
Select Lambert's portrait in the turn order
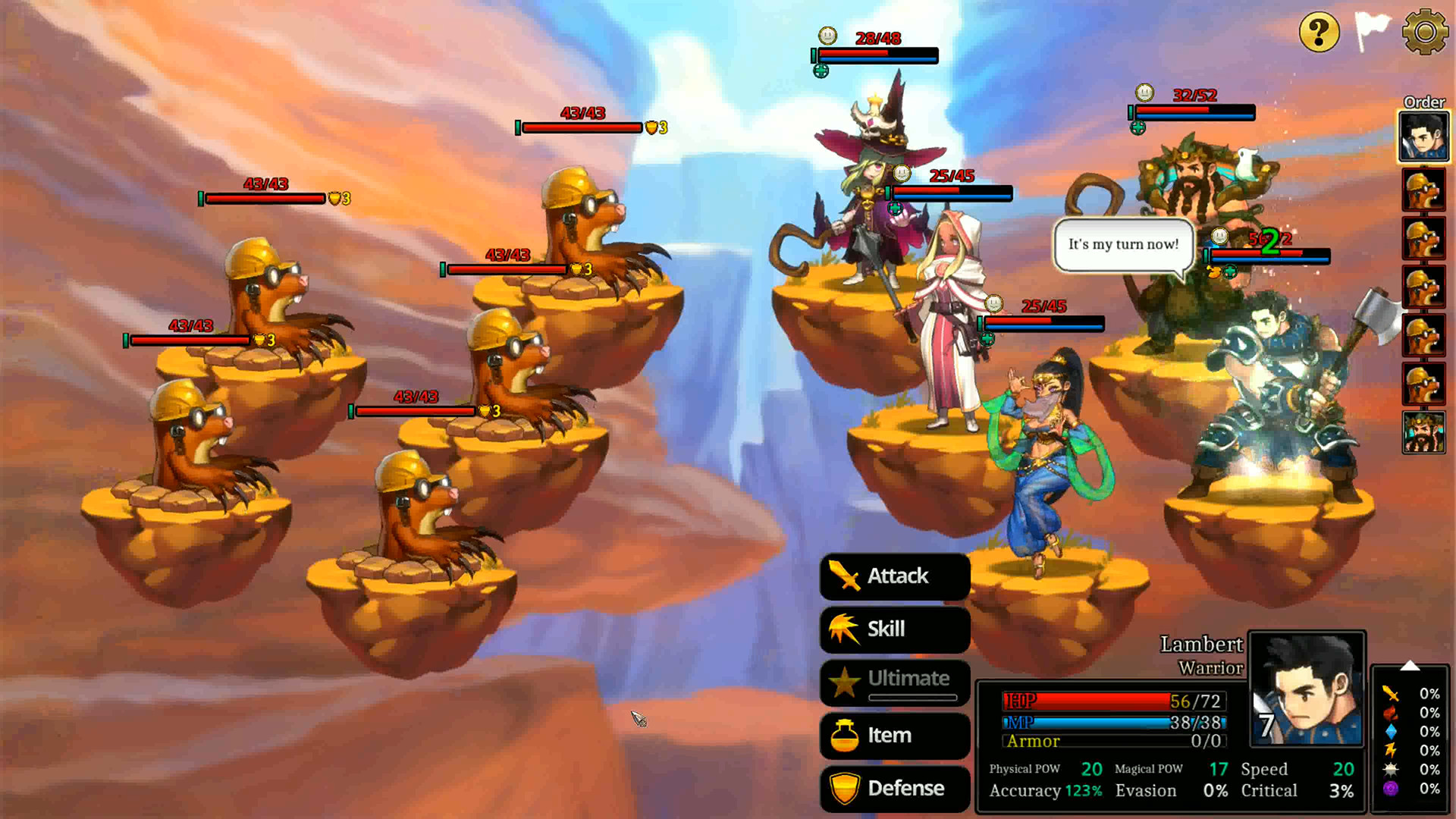(x=1423, y=136)
